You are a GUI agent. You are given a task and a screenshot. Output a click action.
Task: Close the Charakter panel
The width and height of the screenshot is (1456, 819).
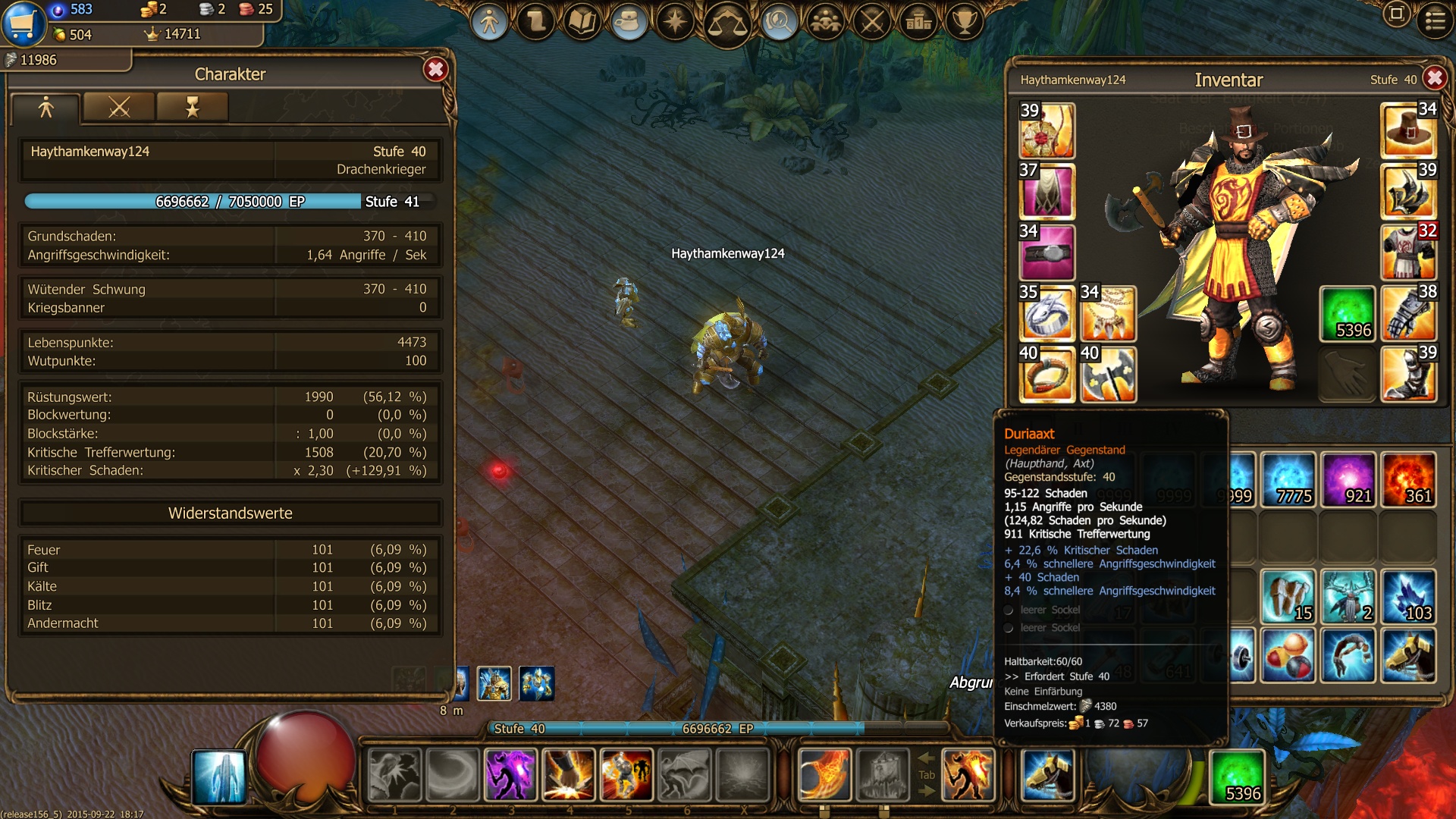click(x=435, y=70)
